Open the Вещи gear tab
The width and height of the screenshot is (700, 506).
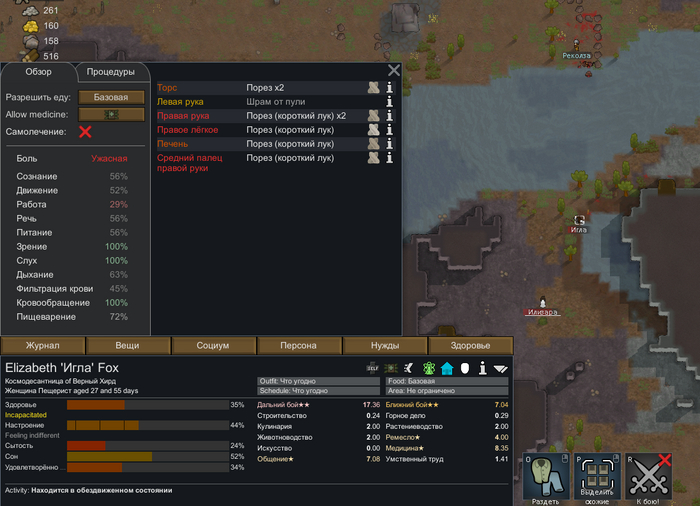[128, 345]
